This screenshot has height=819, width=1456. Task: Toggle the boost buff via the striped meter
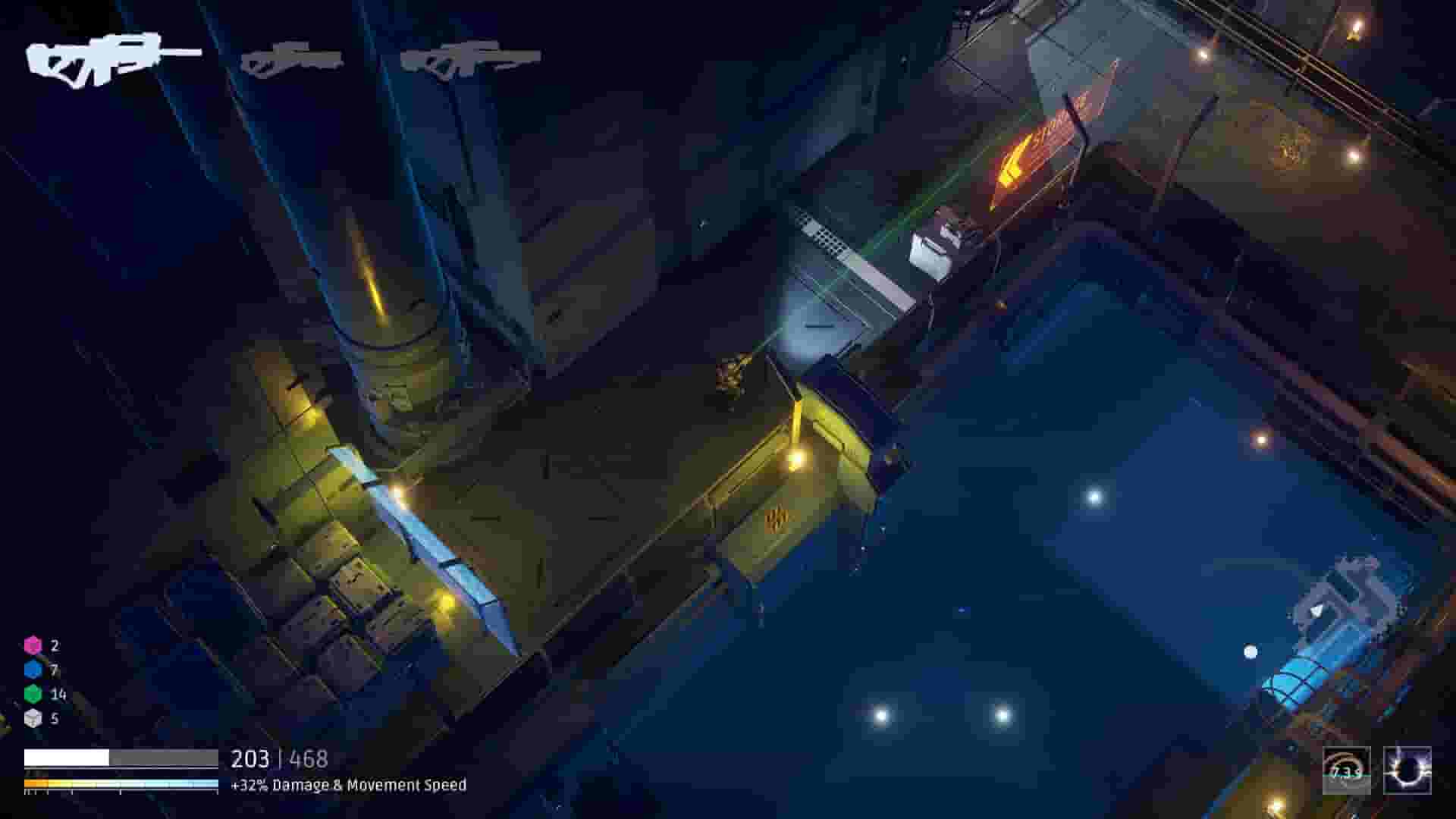tap(121, 783)
